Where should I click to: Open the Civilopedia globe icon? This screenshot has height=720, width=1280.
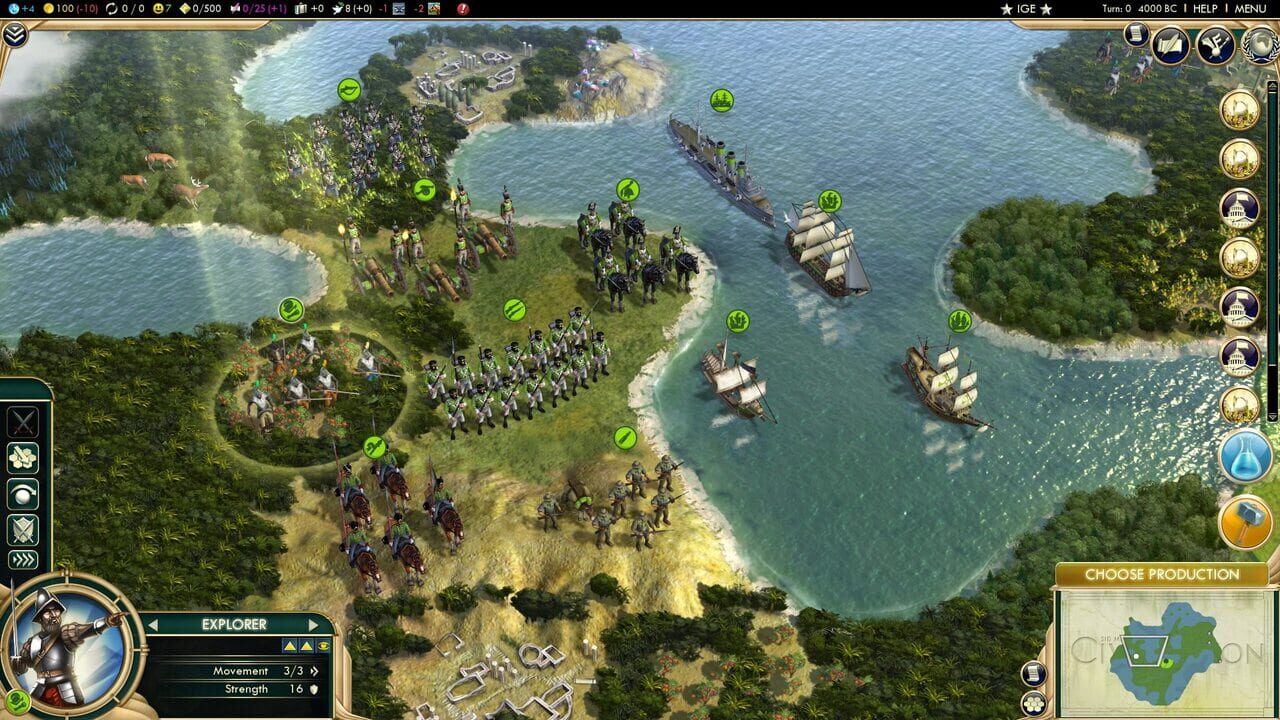click(1257, 45)
